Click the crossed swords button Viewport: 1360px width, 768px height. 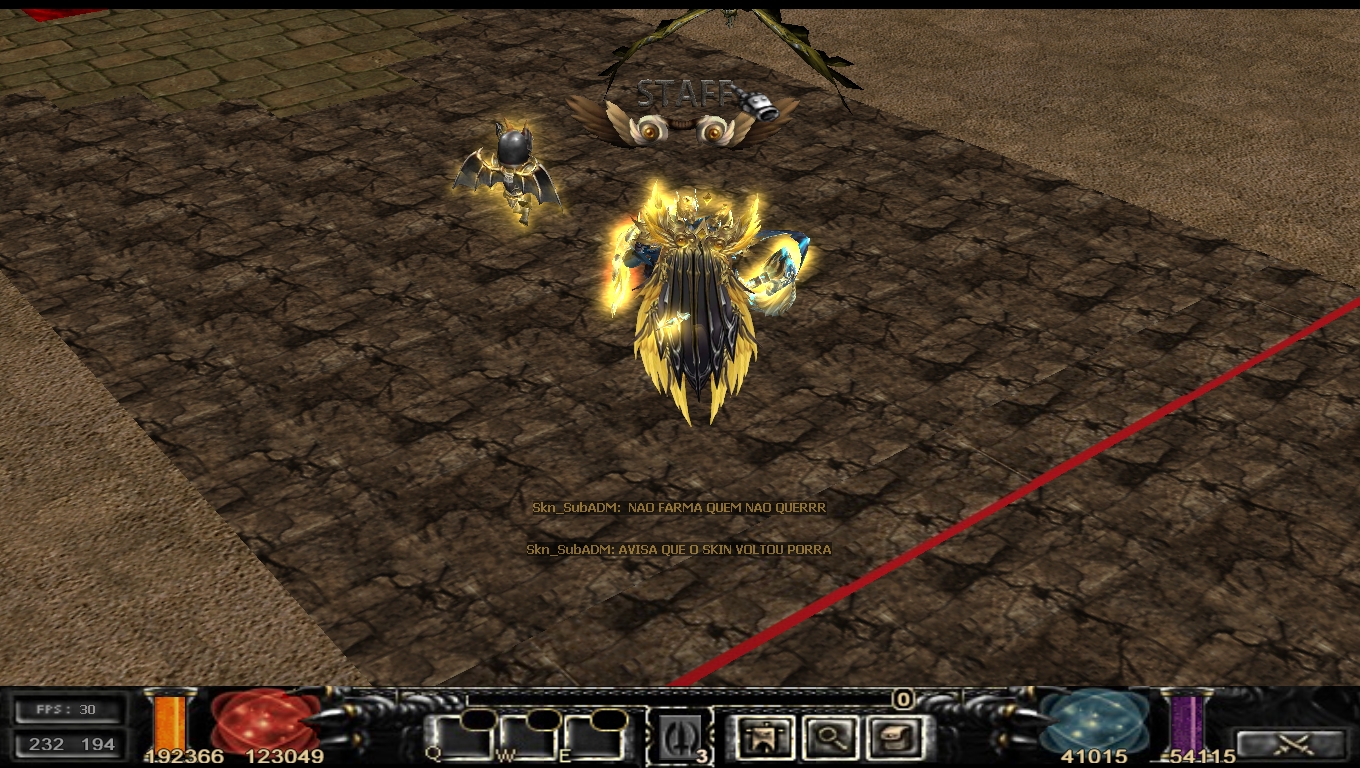tap(1290, 744)
